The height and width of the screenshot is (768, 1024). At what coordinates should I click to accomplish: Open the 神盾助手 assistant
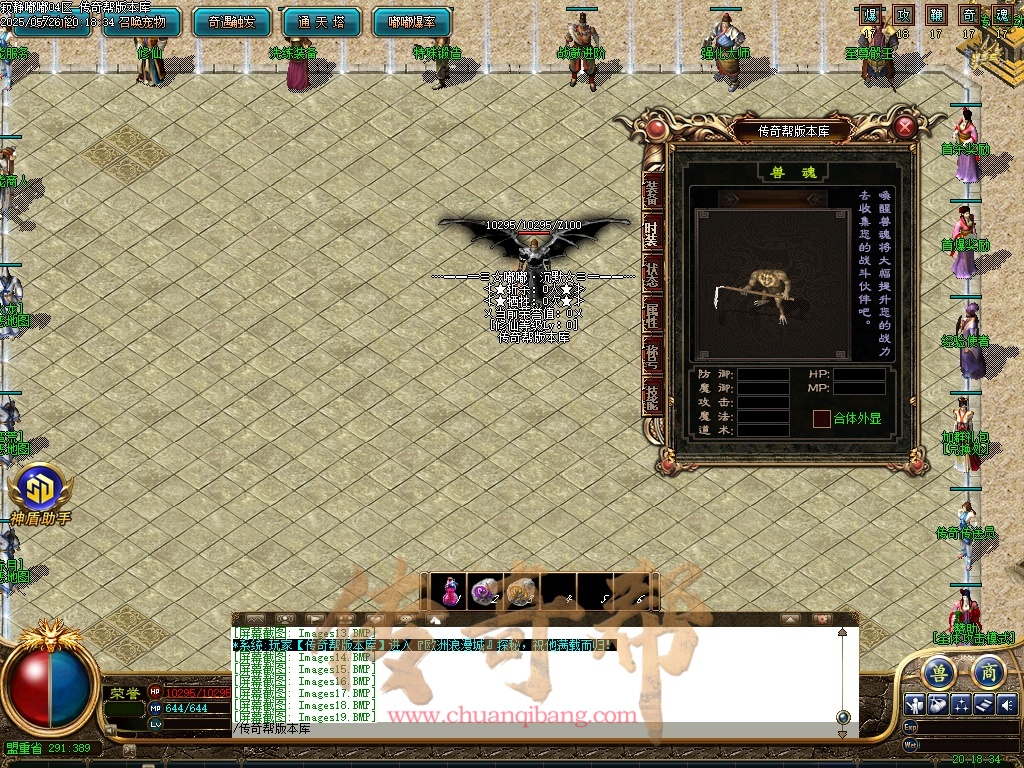point(40,490)
